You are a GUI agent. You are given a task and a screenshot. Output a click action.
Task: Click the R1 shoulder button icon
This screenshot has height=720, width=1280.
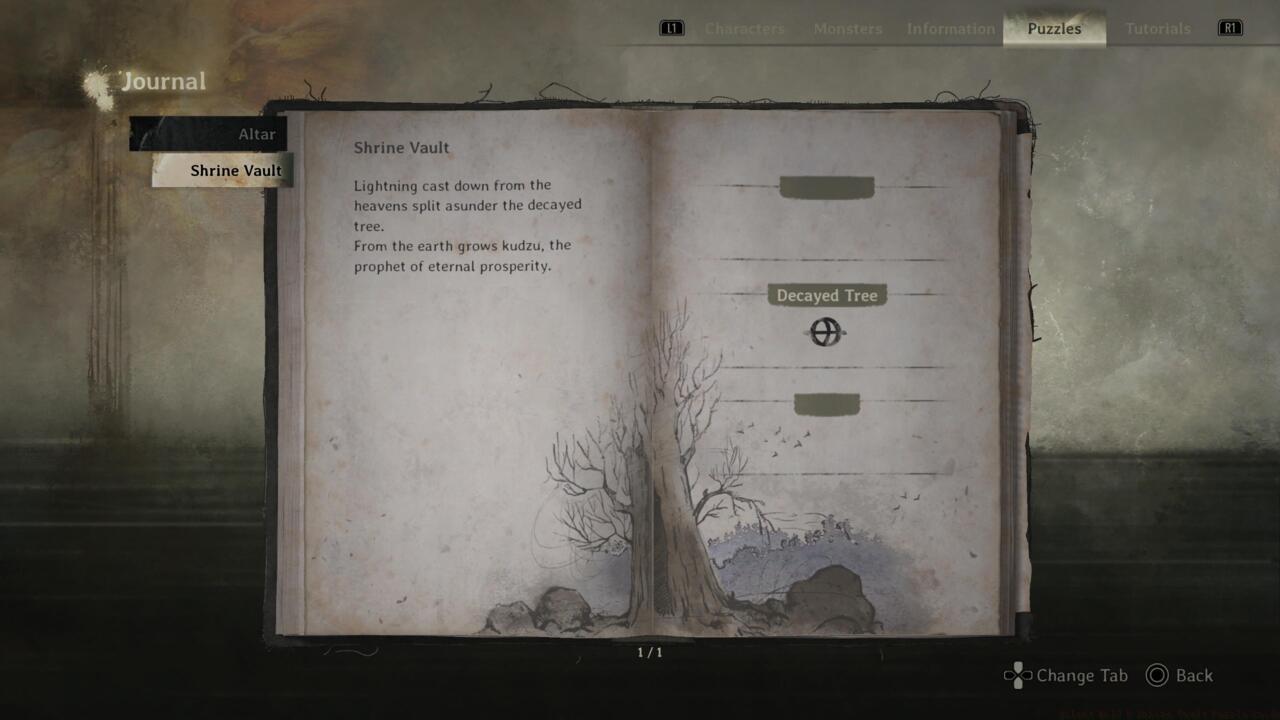click(x=1230, y=28)
